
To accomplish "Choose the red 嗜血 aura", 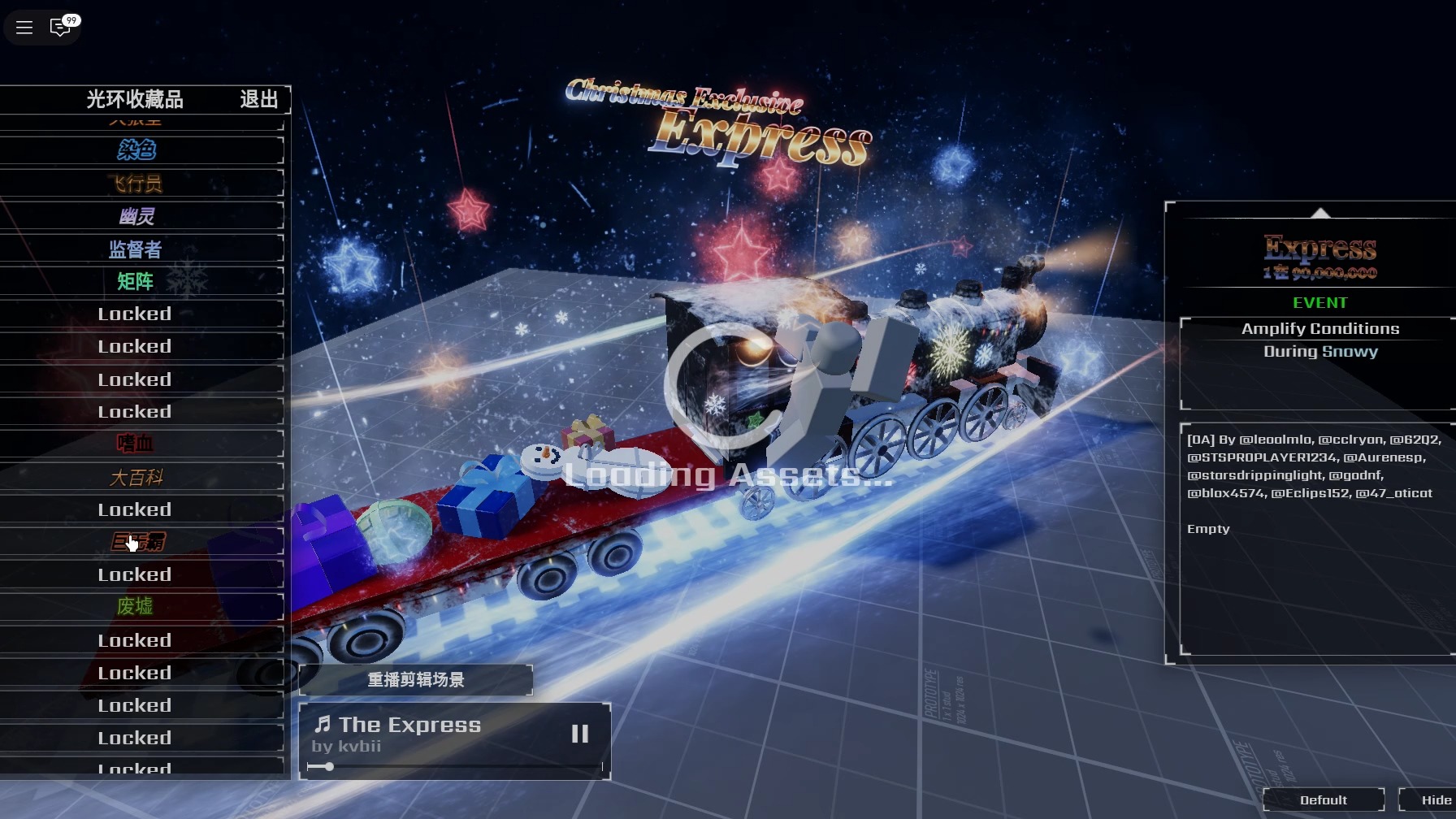I will [x=136, y=444].
